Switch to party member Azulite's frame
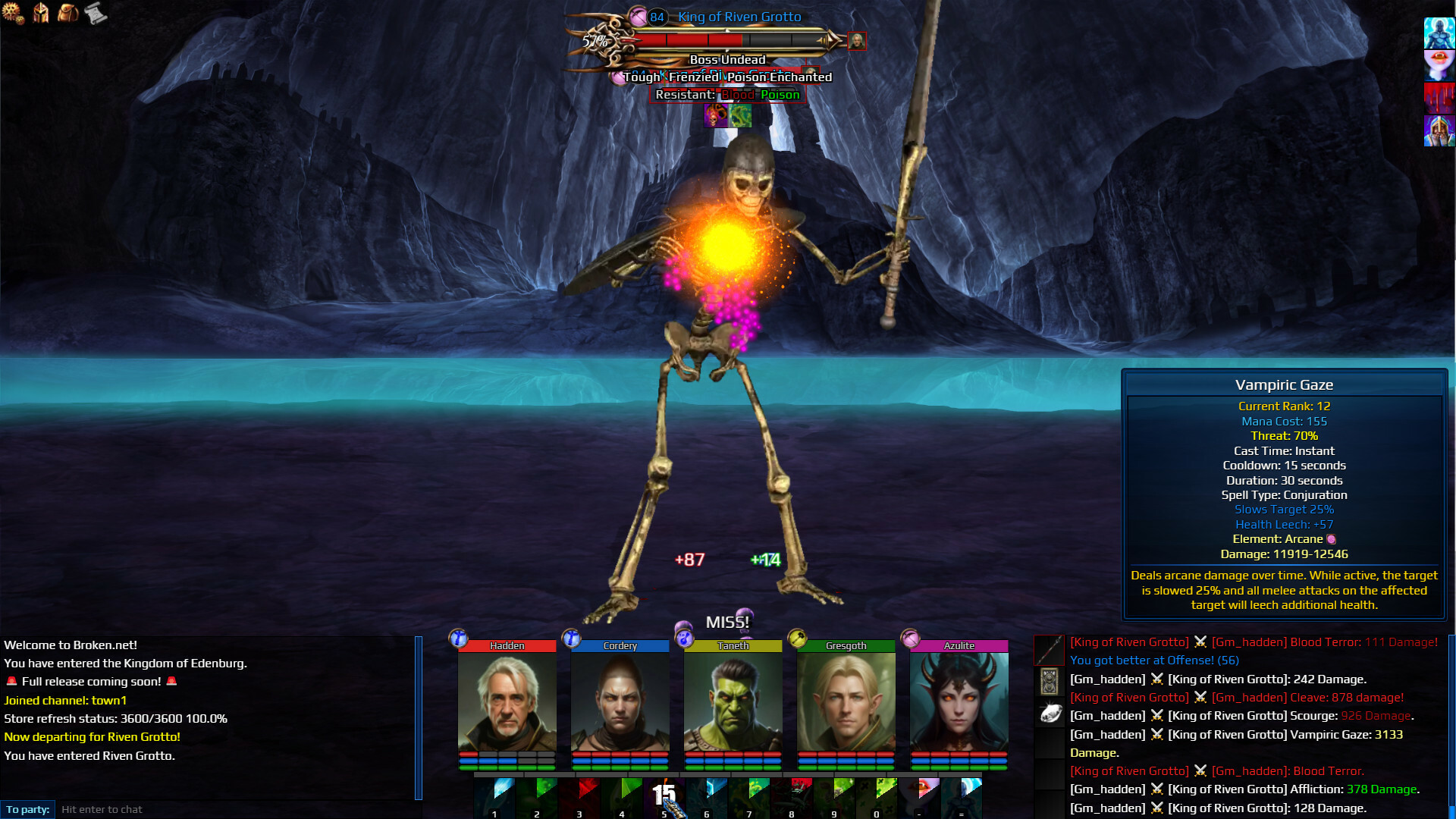The height and width of the screenshot is (819, 1456). [x=957, y=705]
